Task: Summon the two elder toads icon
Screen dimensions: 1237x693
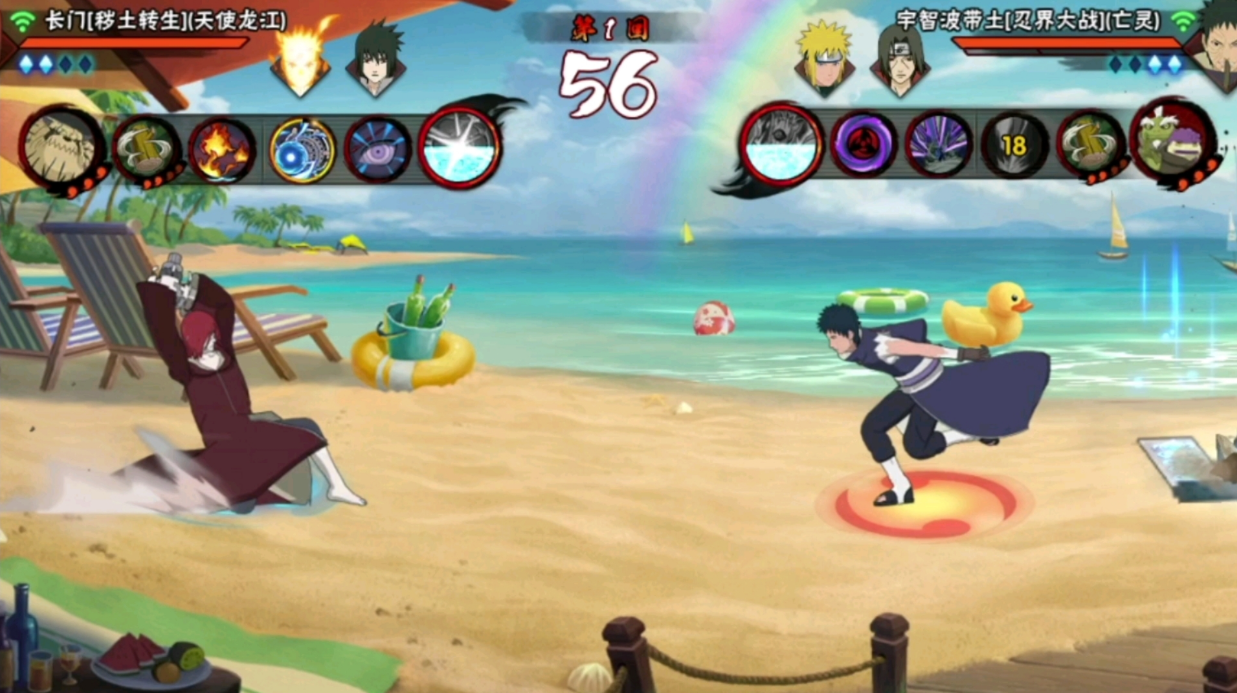Action: coord(1171,142)
